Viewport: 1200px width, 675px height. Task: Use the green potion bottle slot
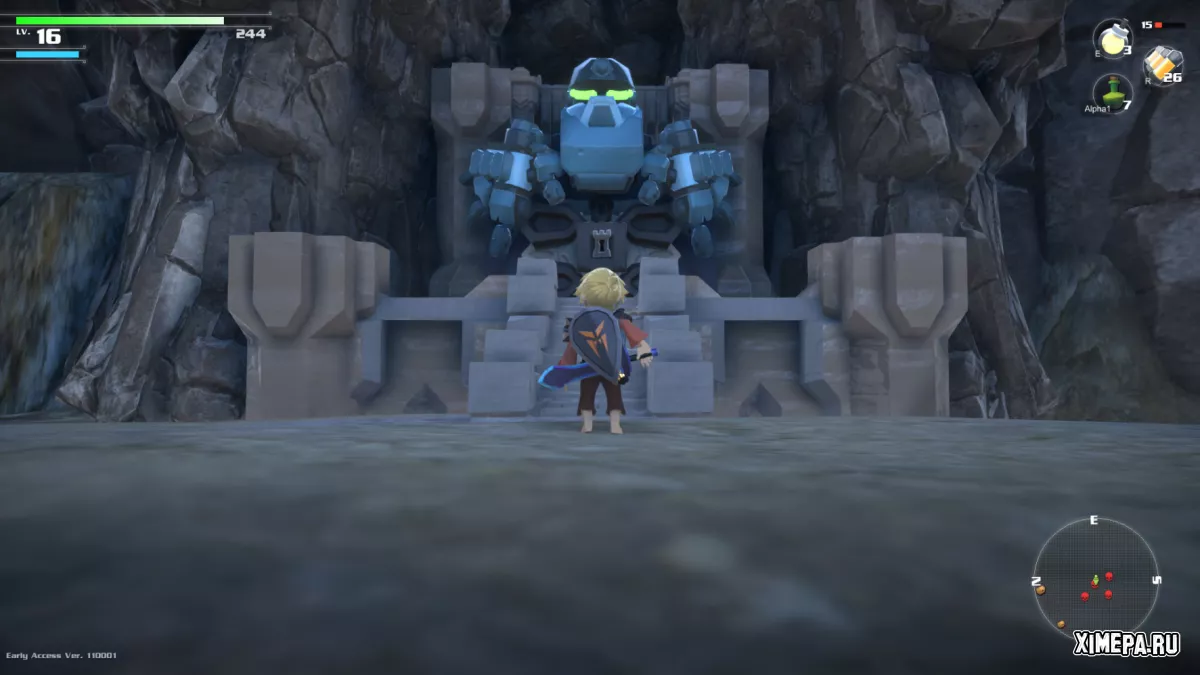(1111, 91)
